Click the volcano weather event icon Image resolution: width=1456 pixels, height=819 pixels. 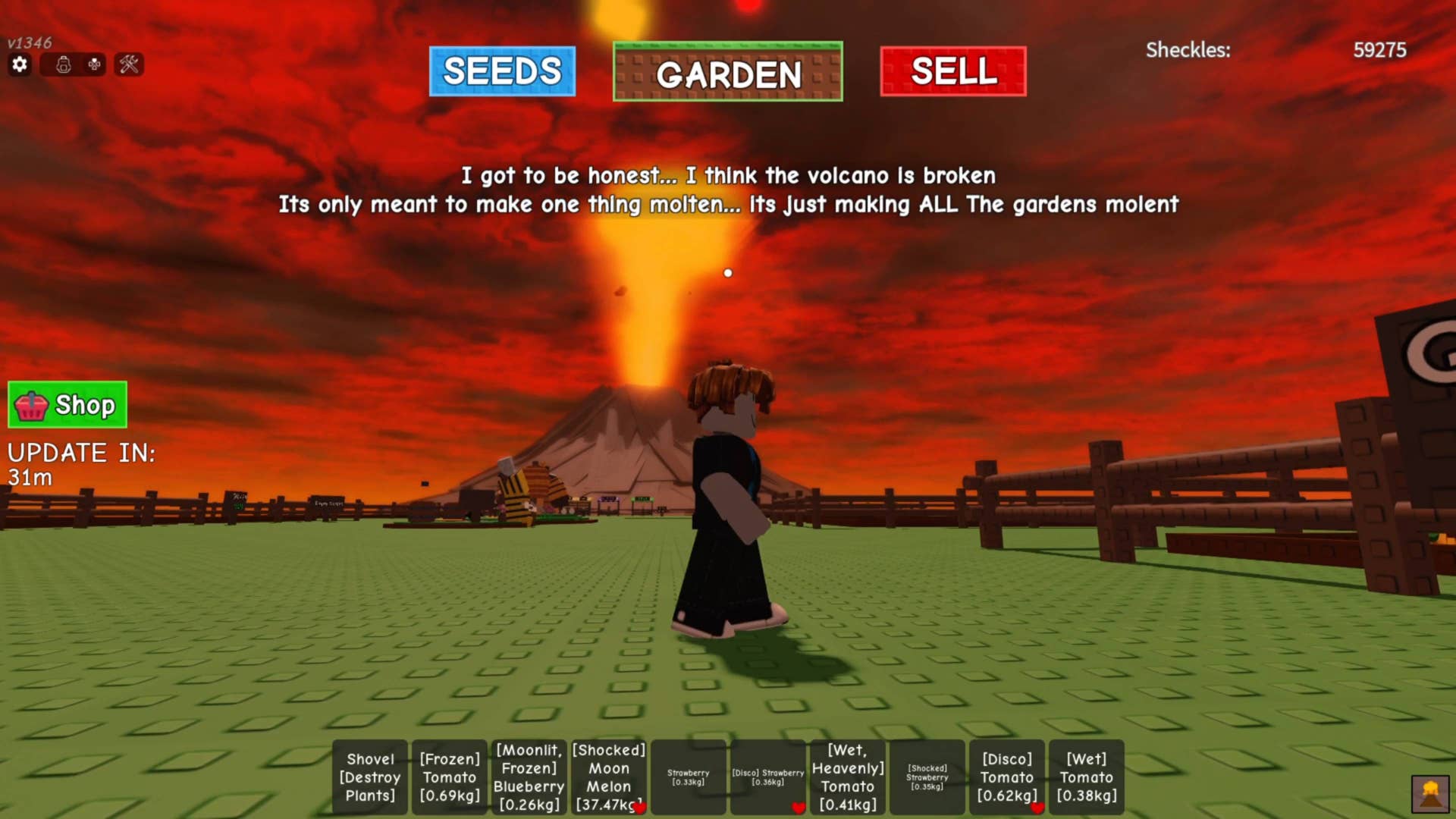tap(1430, 794)
